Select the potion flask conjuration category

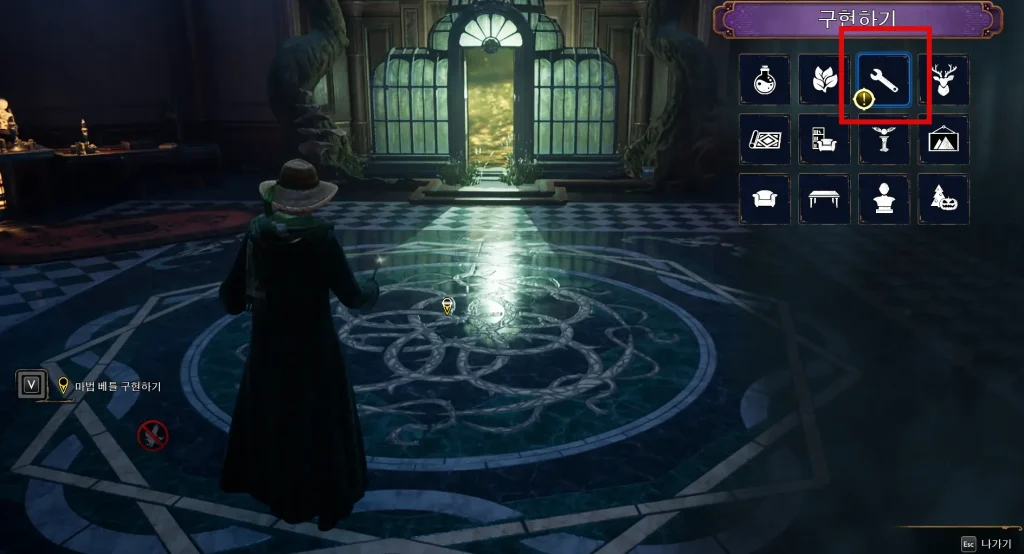coord(765,79)
